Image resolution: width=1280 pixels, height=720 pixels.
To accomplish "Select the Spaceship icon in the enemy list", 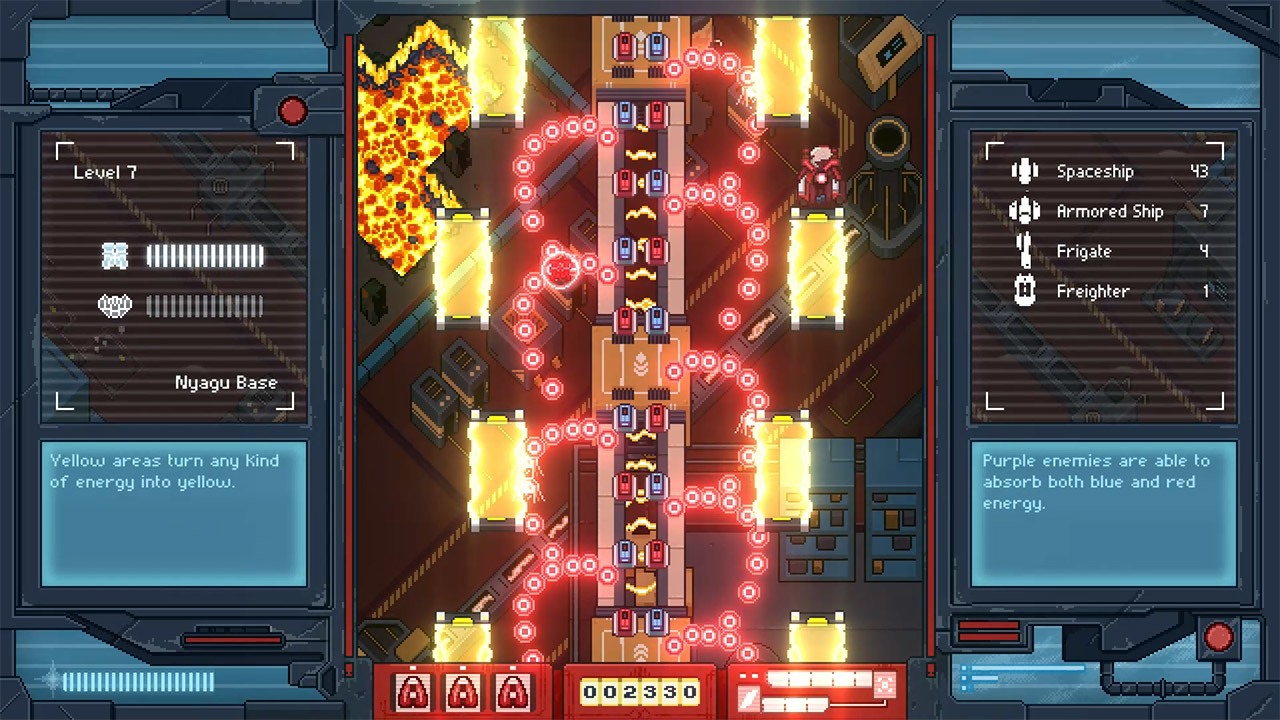I will coord(1025,171).
